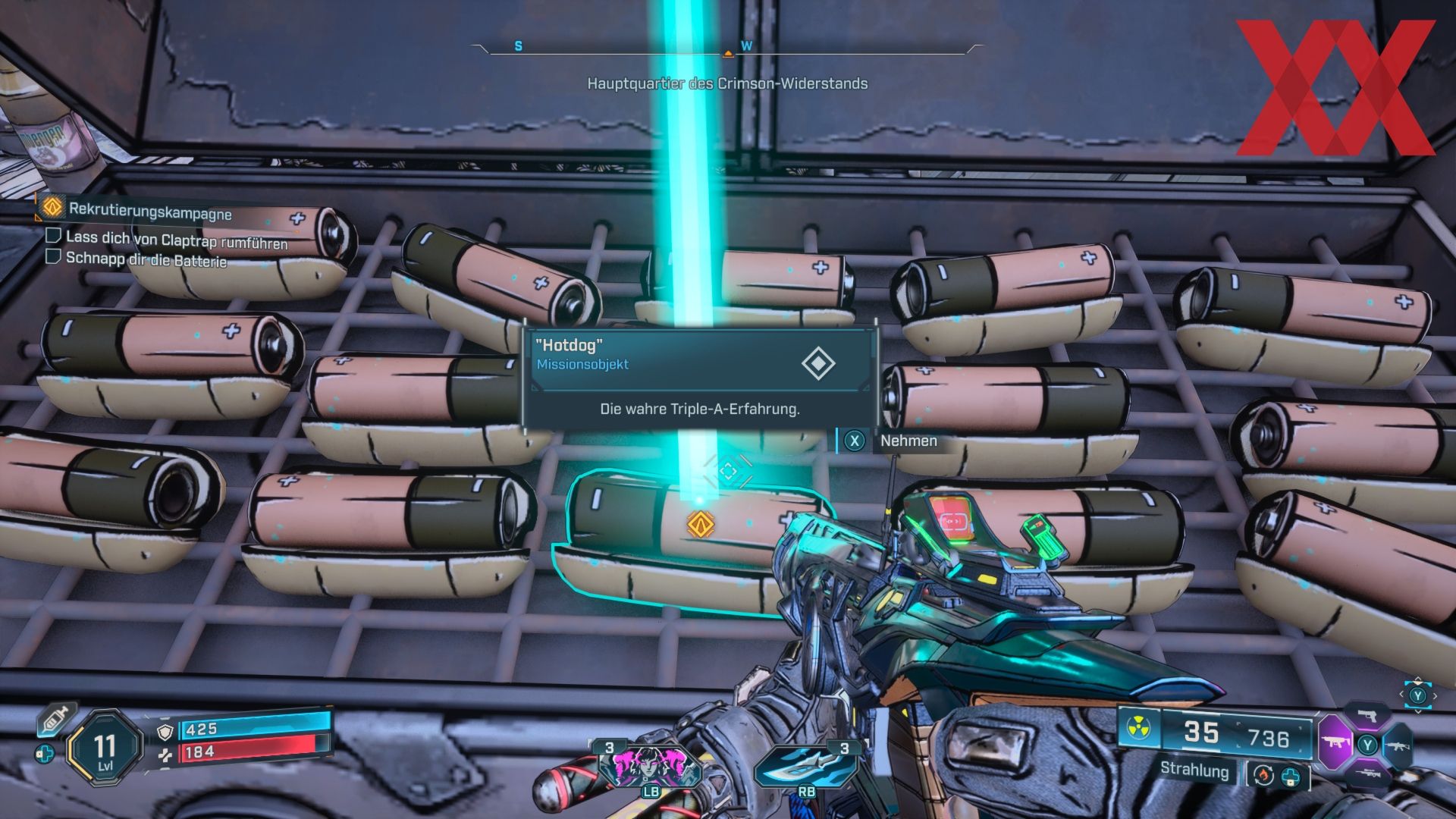Click the level 11 character badge
The image size is (1456, 819).
[105, 748]
